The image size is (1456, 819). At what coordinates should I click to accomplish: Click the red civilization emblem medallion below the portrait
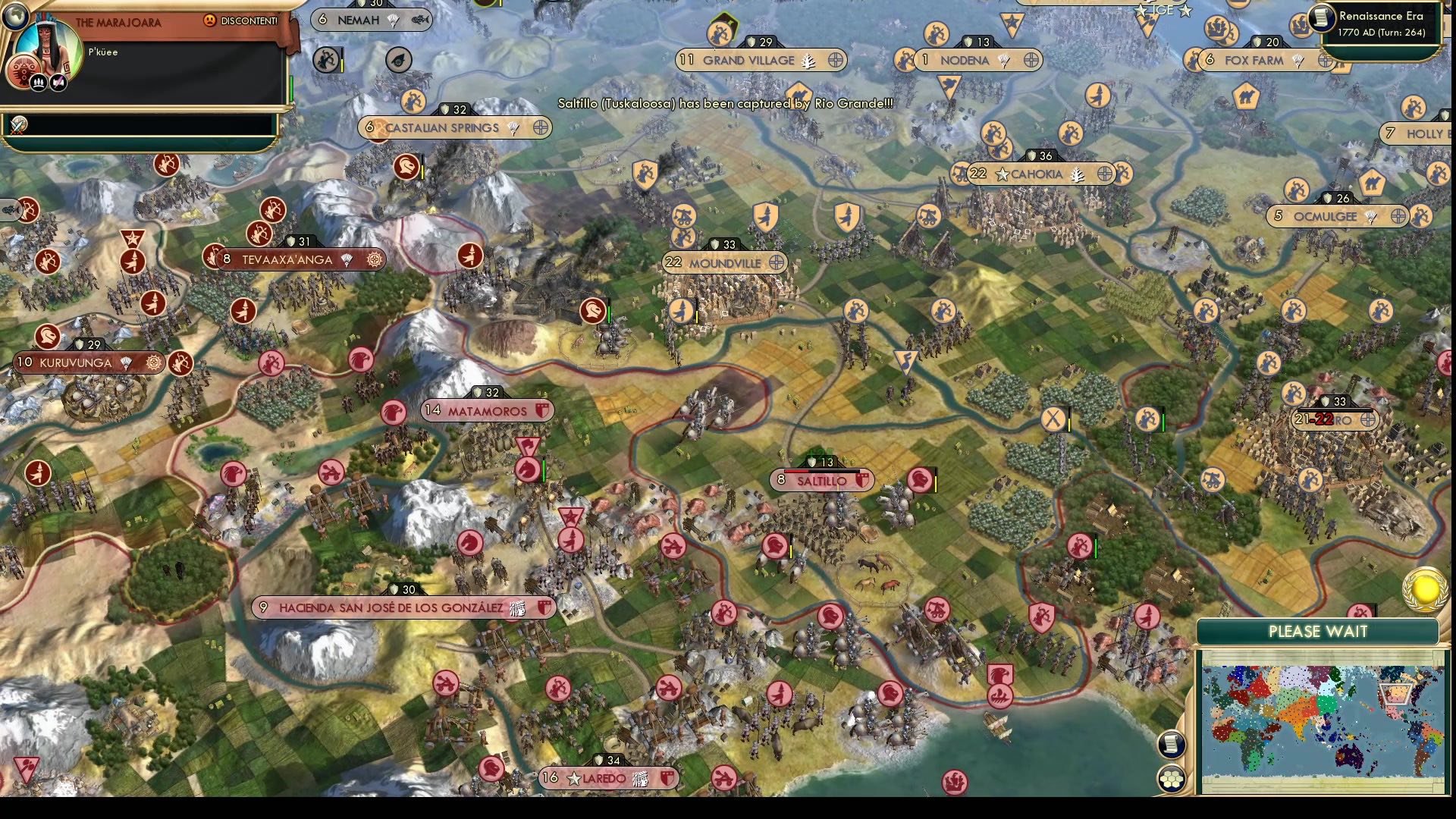[23, 71]
